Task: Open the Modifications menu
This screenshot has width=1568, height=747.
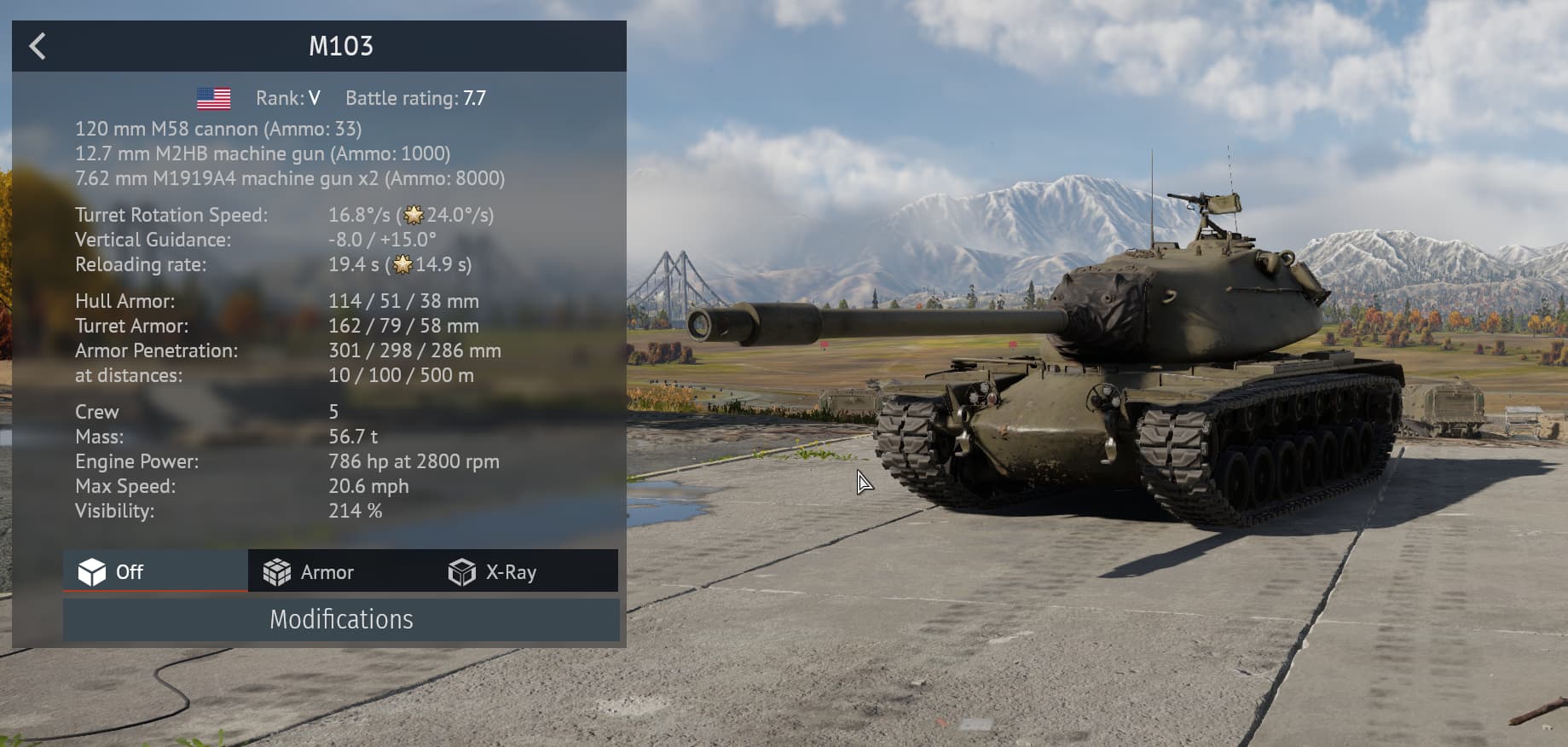Action: (341, 620)
